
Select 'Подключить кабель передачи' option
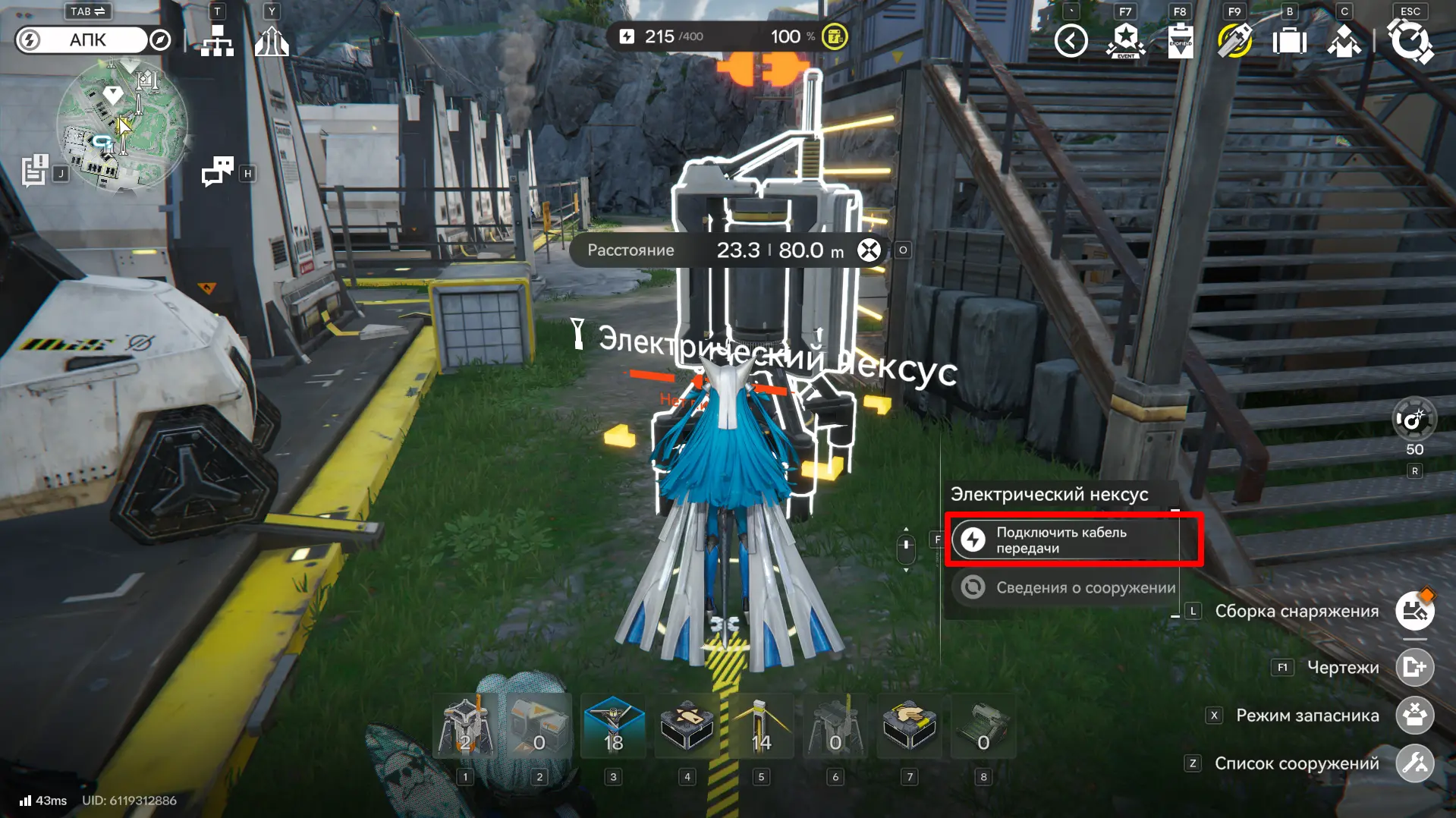[1072, 540]
